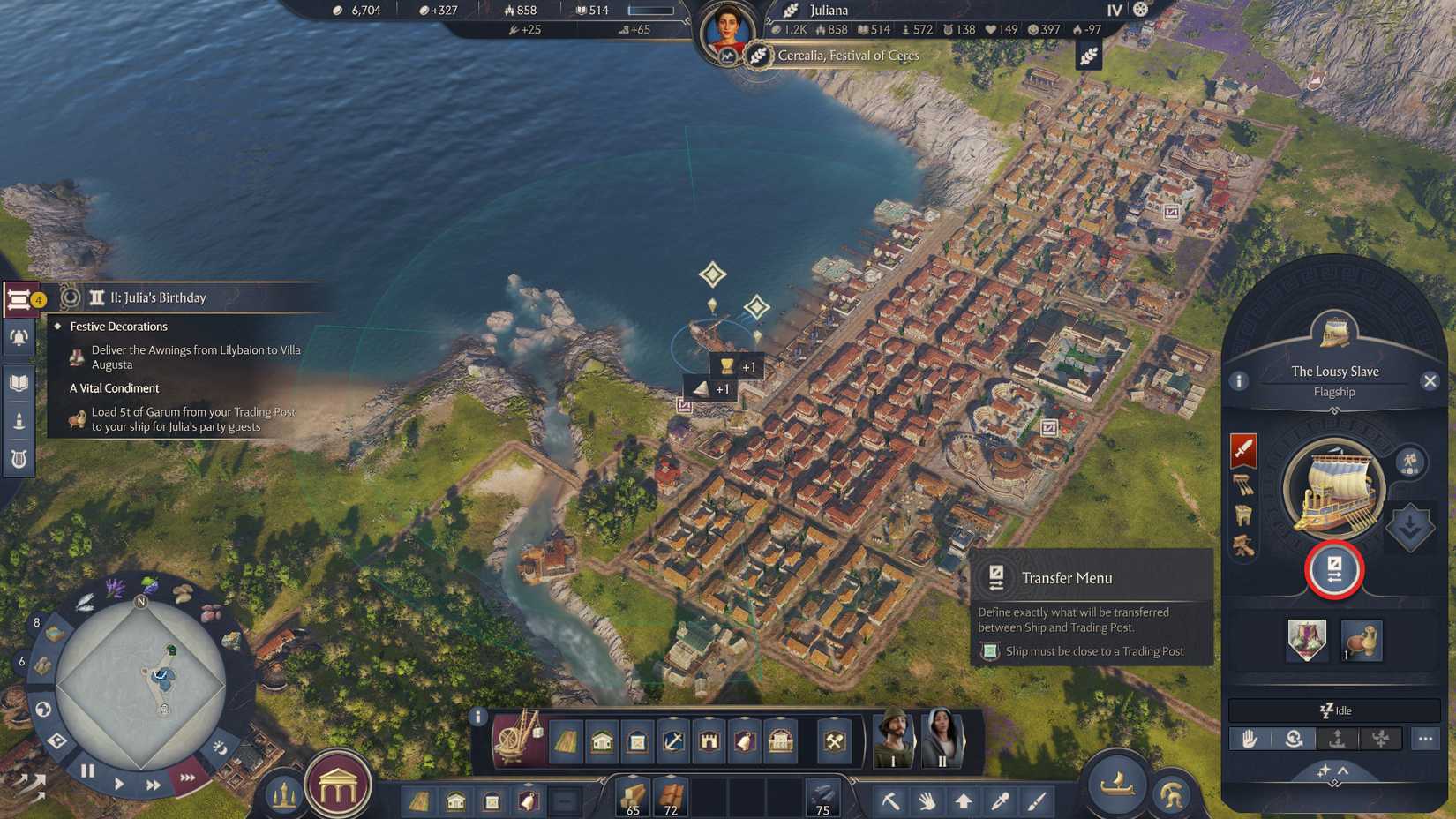Toggle the sword combat stance on the ship
Screen dimensions: 1456x819
(1245, 449)
